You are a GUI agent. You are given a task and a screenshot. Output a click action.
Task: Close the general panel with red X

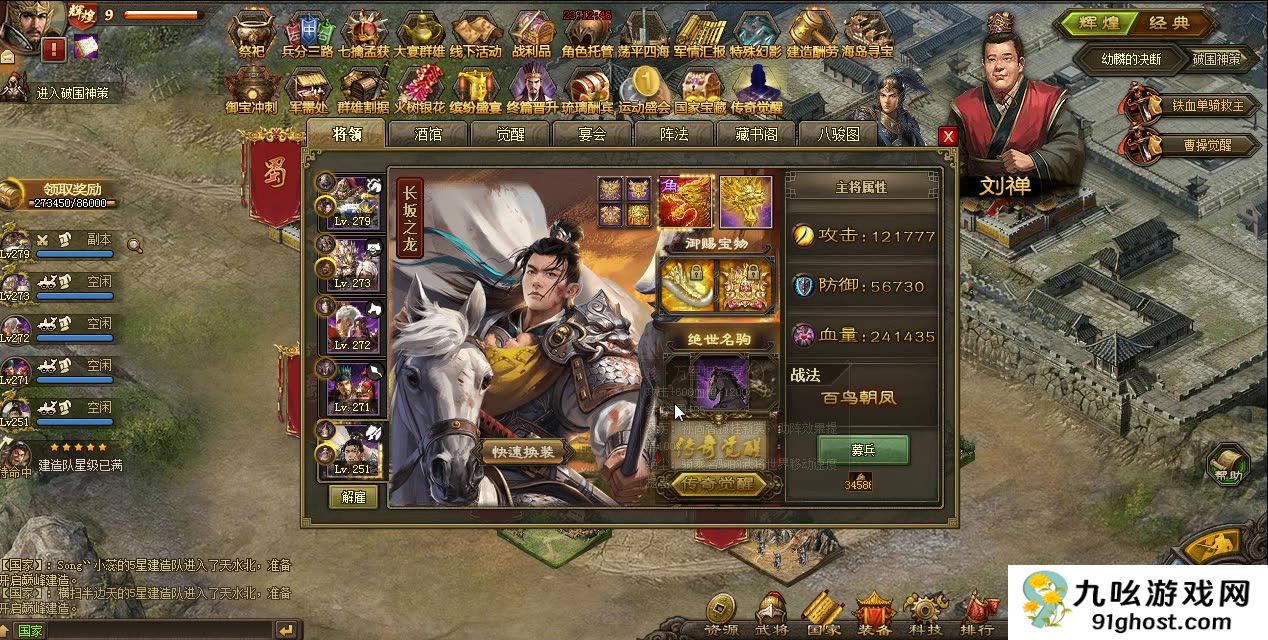click(948, 136)
